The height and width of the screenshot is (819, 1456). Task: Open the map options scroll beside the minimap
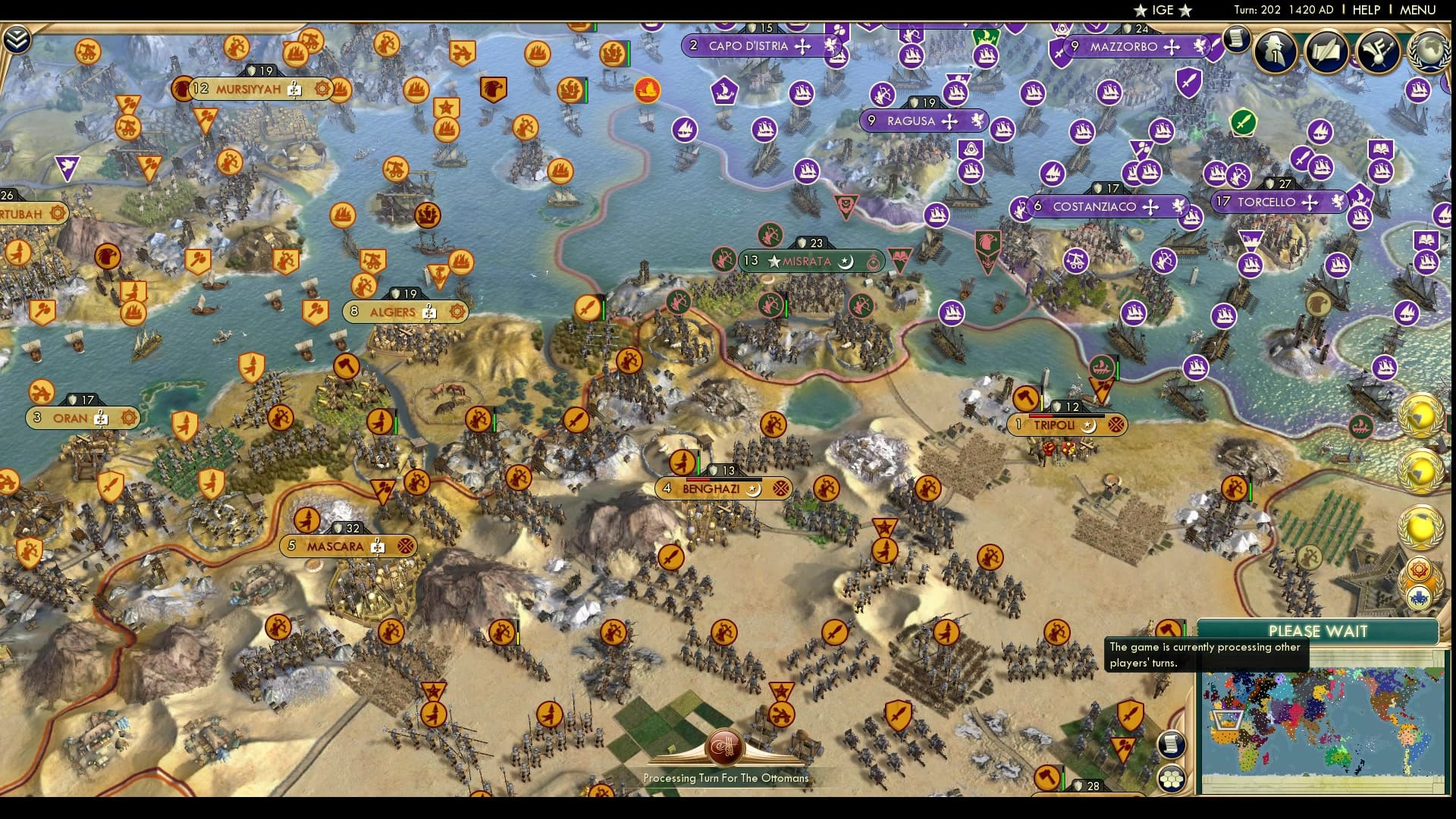point(1171,744)
